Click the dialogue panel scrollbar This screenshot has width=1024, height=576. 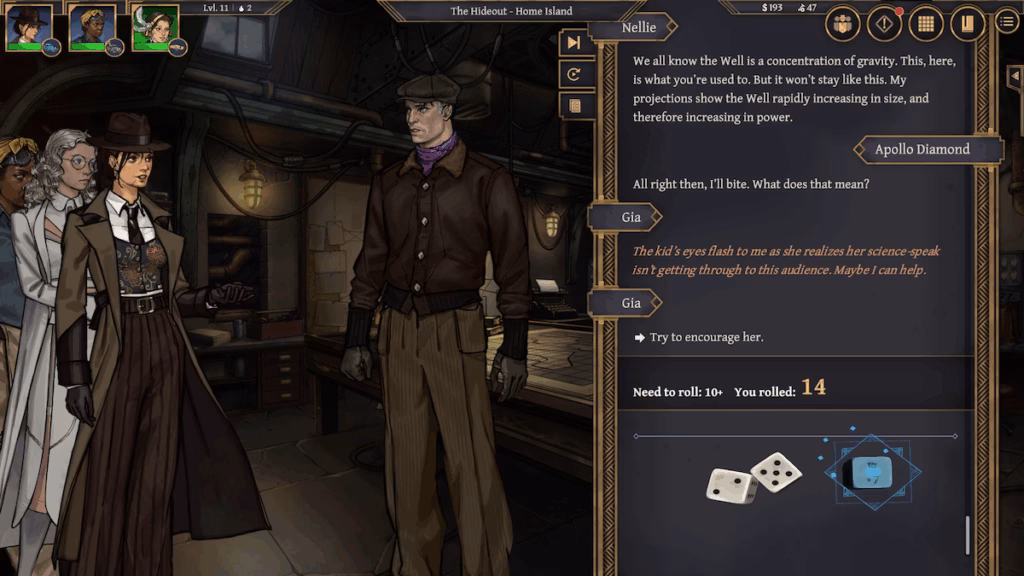967,534
